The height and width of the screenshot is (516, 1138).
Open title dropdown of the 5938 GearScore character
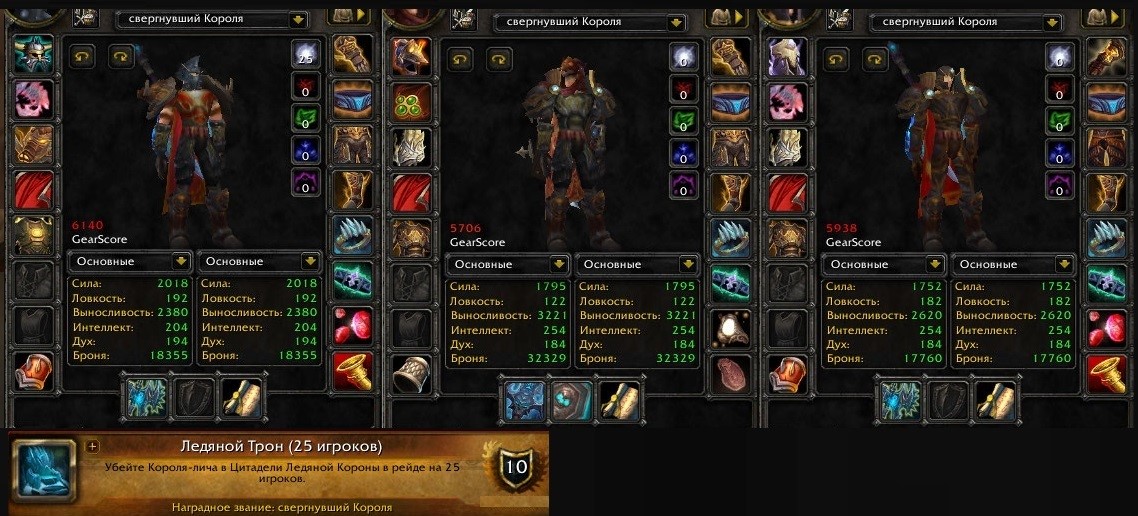click(x=1052, y=22)
